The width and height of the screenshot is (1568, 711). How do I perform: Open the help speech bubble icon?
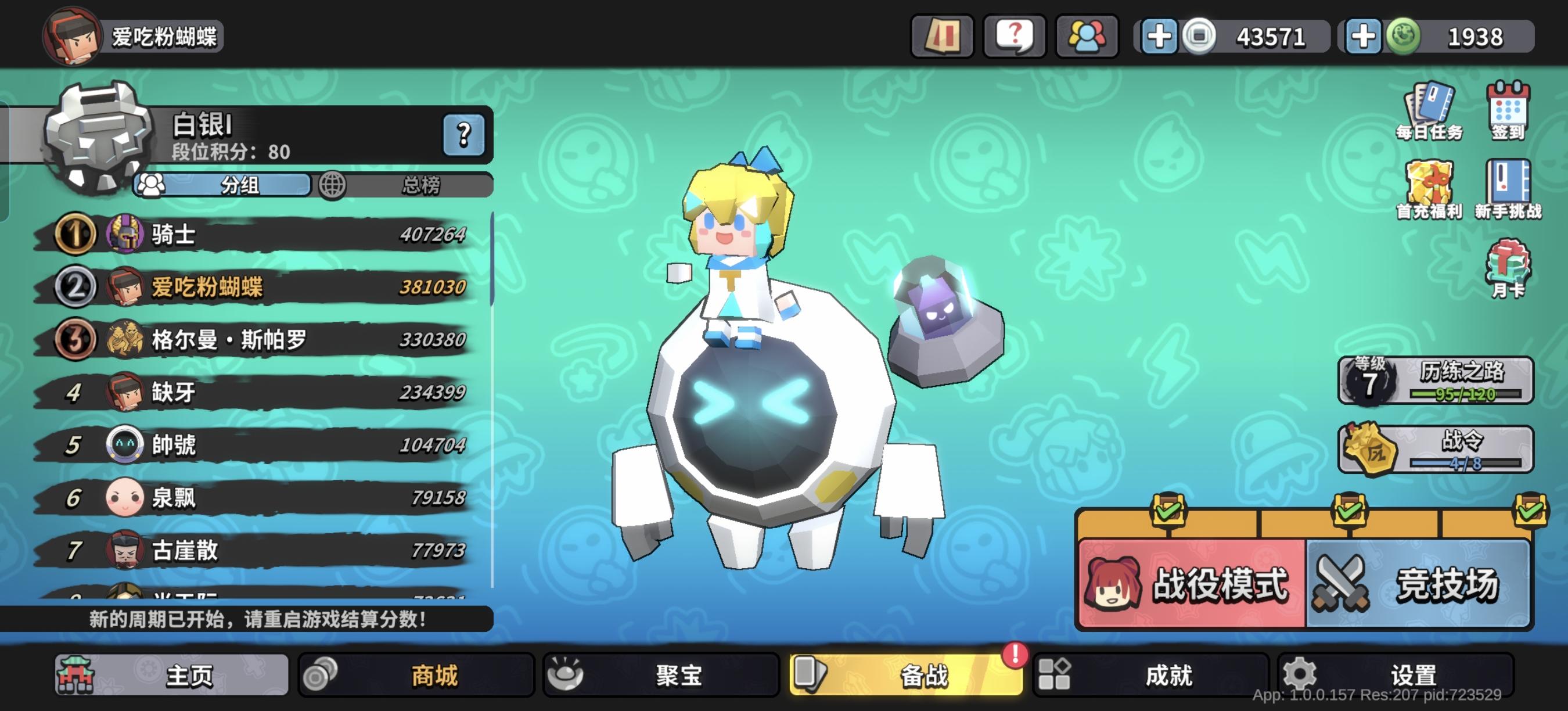click(x=1013, y=37)
